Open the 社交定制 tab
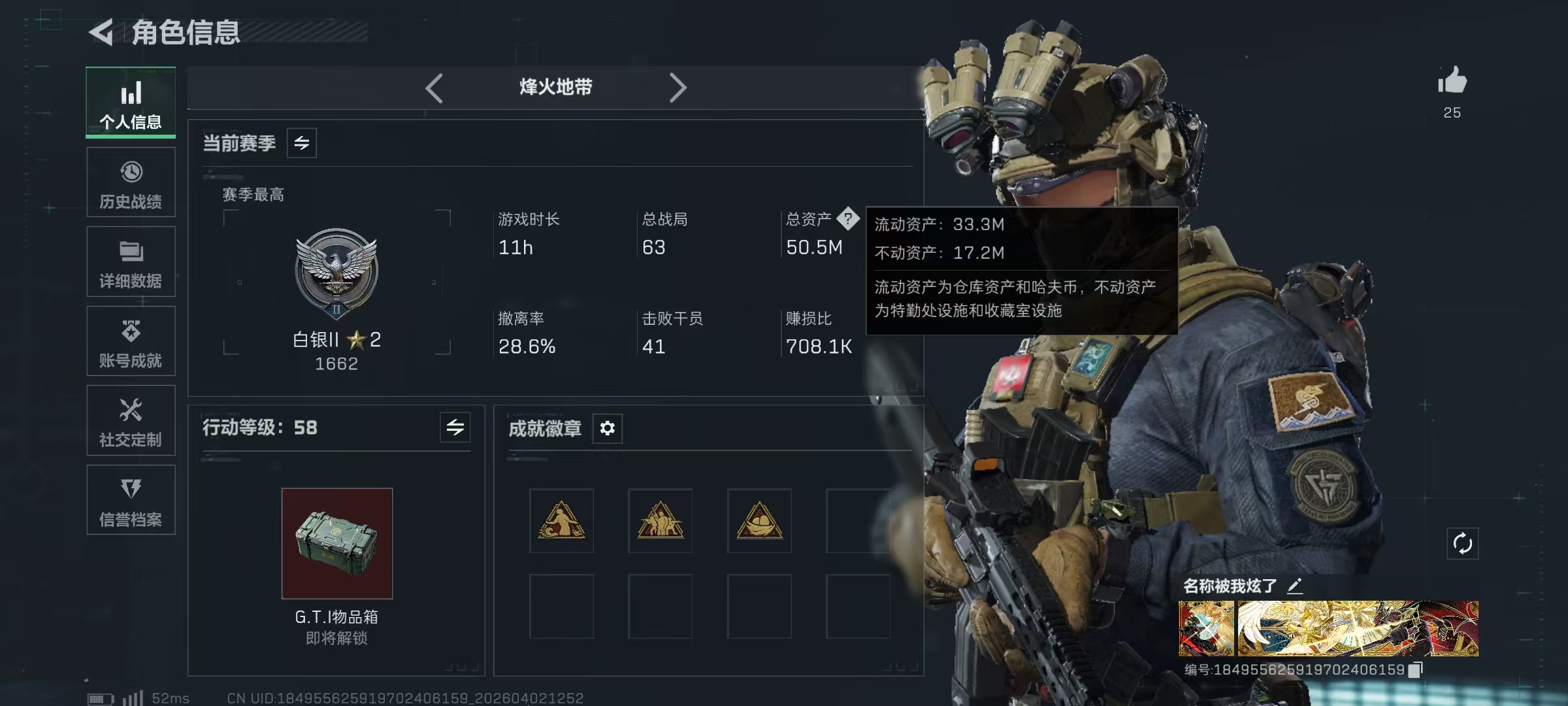 [x=131, y=420]
